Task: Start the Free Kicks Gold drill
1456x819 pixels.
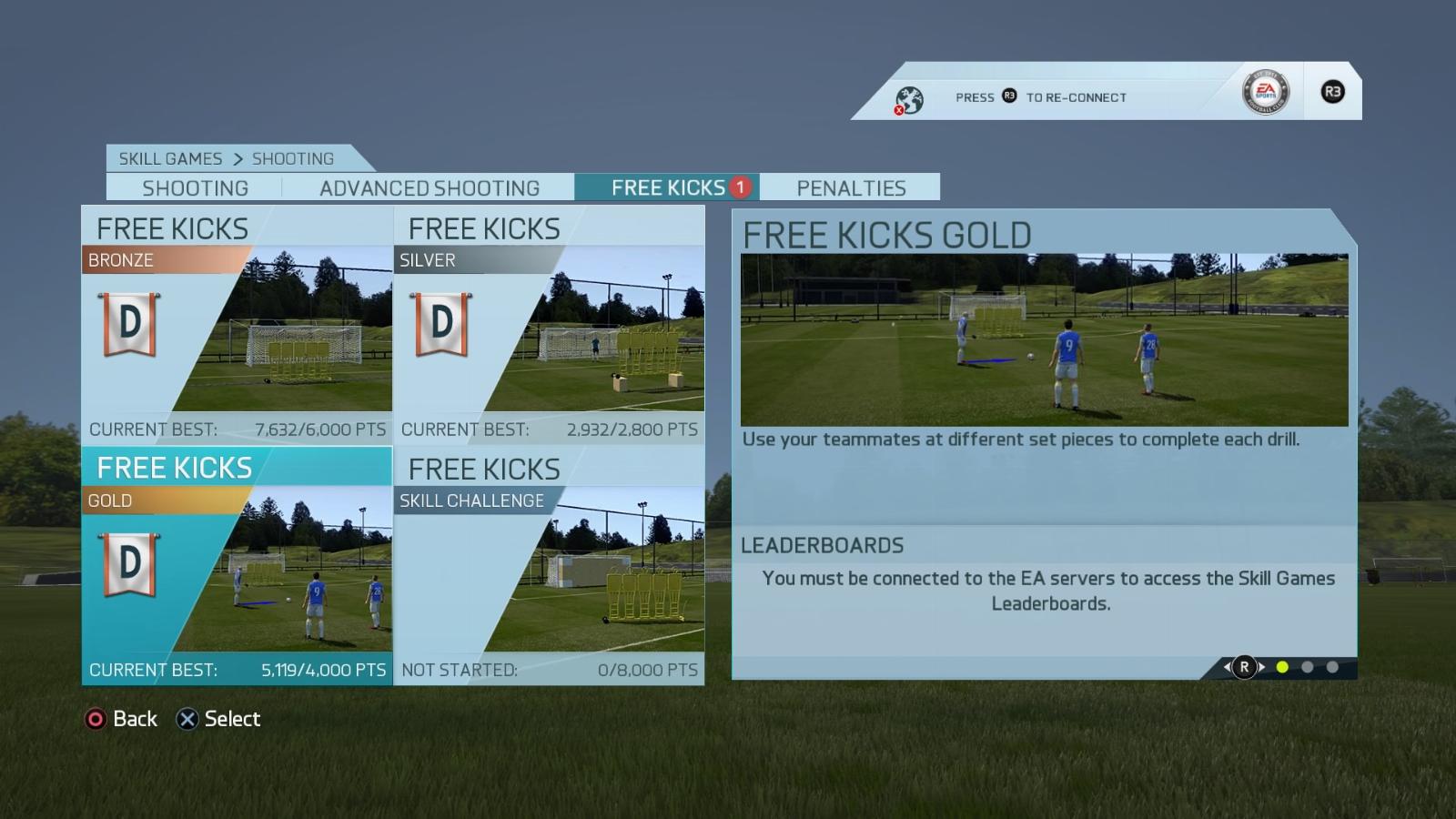Action: click(x=237, y=565)
